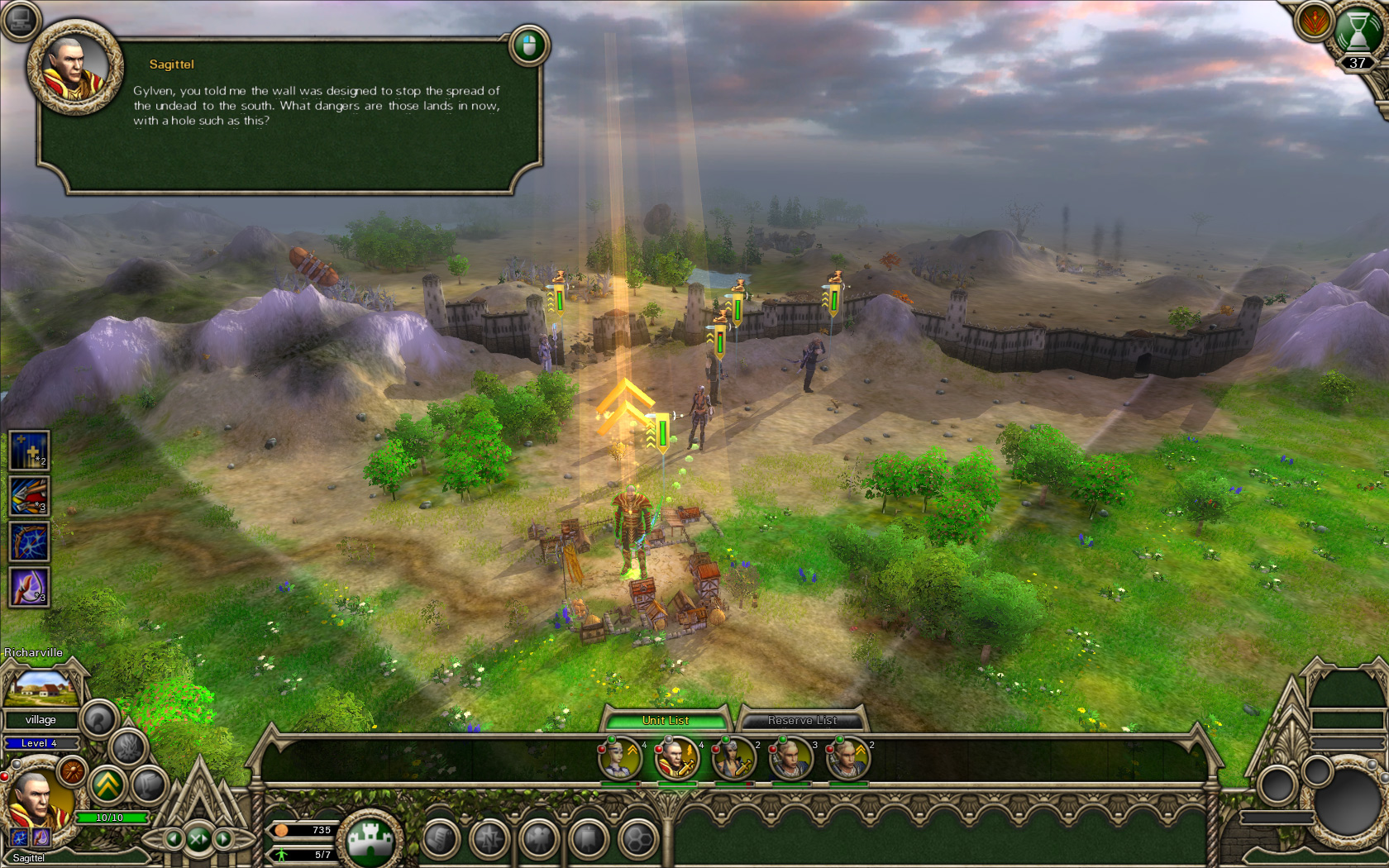
Task: Click the Richarville village thumbnail
Action: pos(41,686)
